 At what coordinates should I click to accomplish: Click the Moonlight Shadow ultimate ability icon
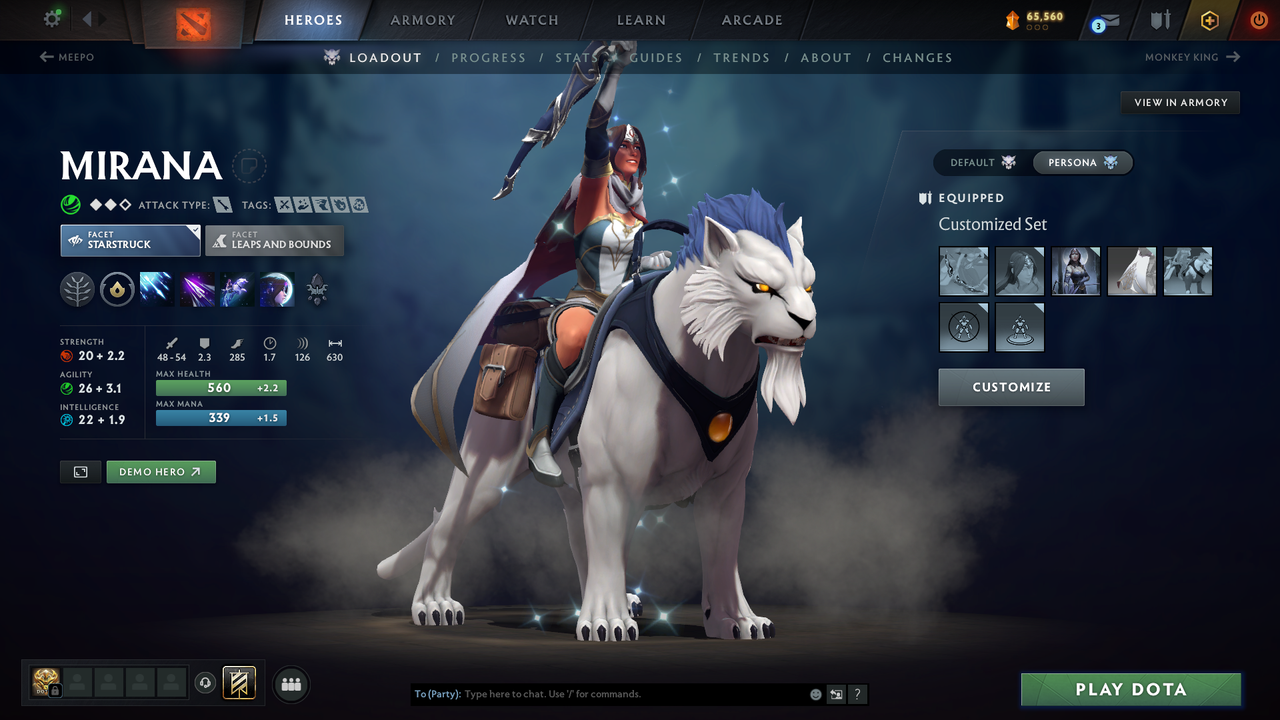coord(277,290)
